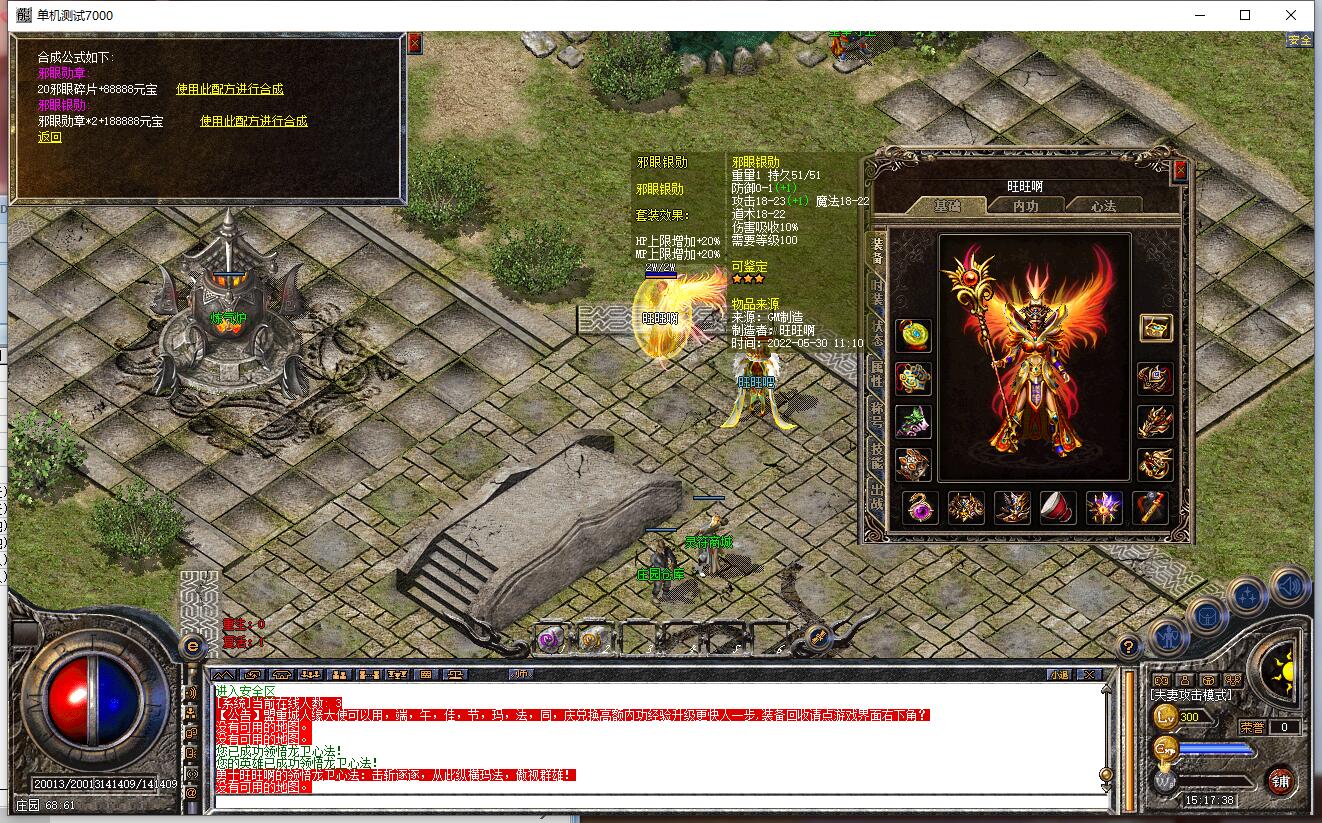Use the 邪眼勋章 synthesis recipe link
Screen dimensions: 1322x823
coord(230,89)
